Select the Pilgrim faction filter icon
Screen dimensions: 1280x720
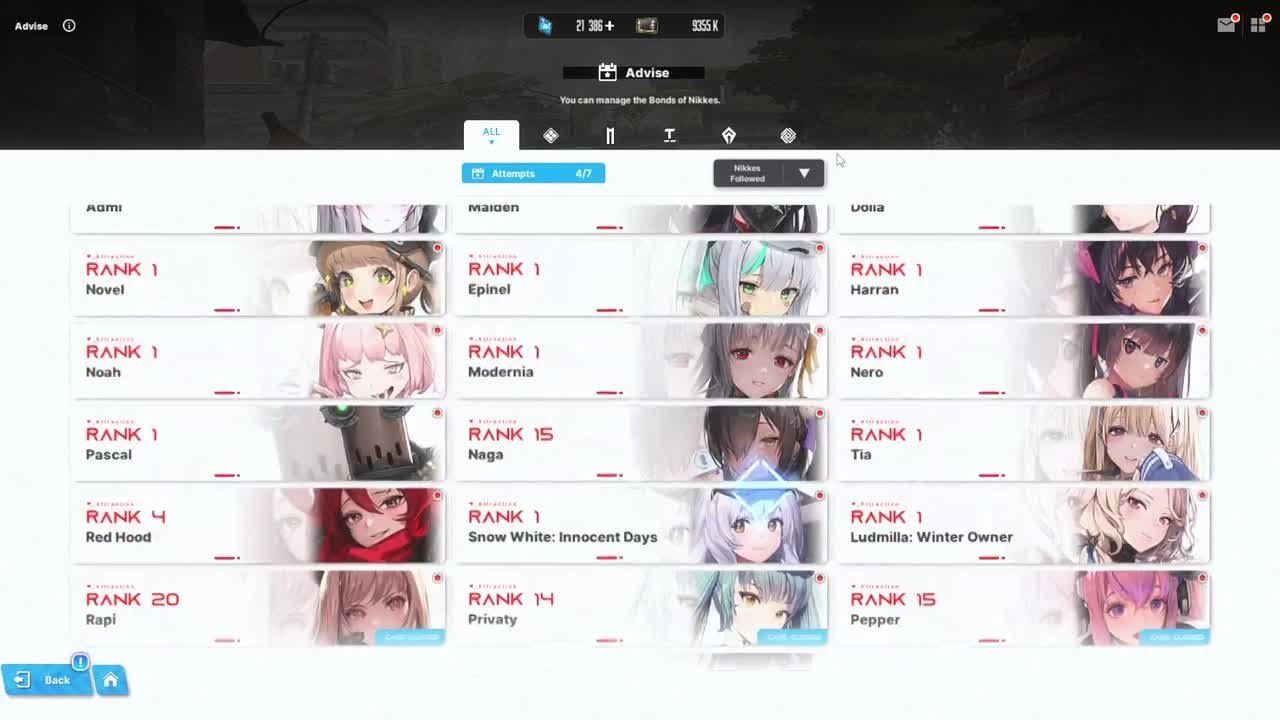(729, 135)
